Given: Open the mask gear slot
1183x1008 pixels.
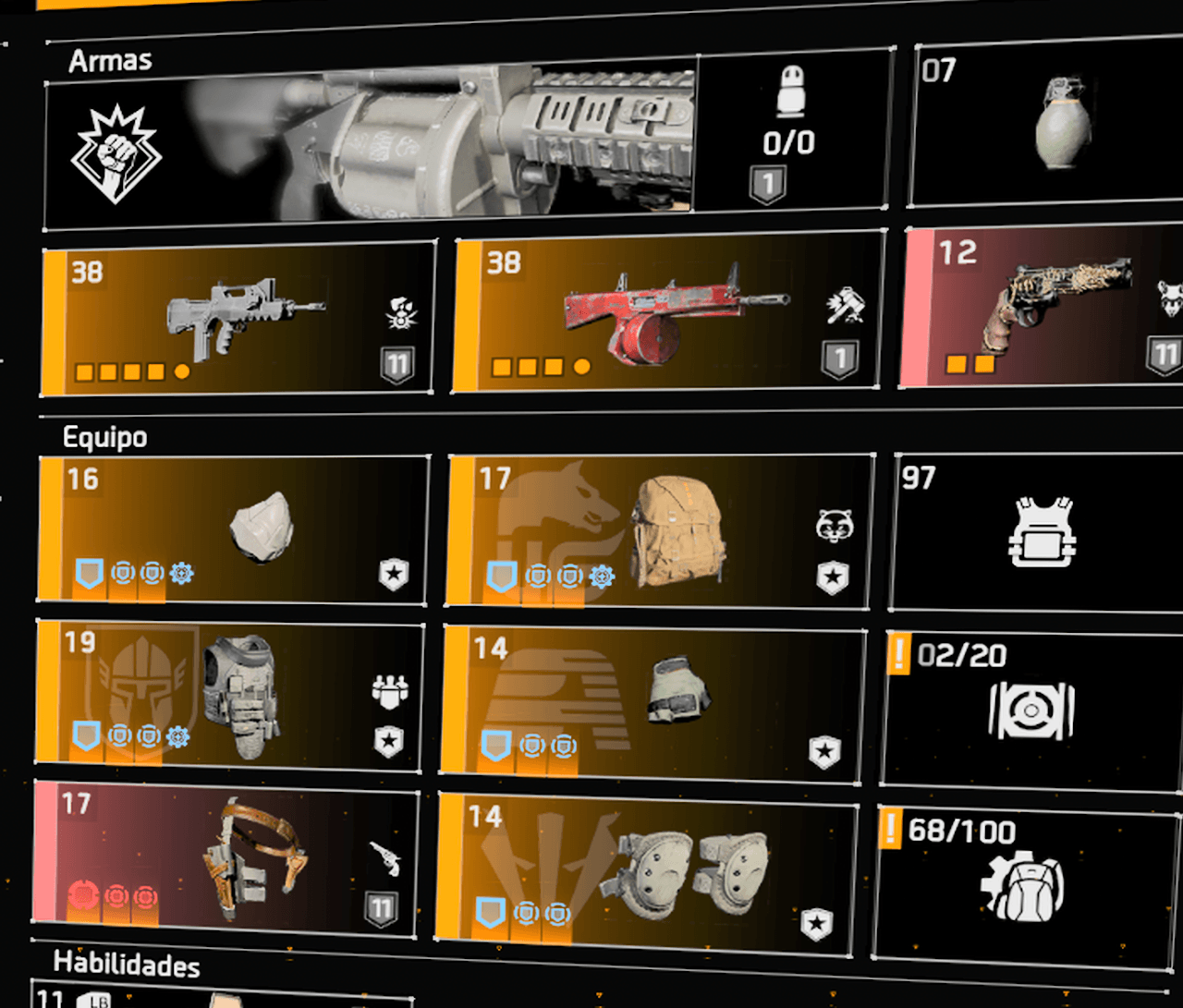Looking at the screenshot, I should point(235,529).
